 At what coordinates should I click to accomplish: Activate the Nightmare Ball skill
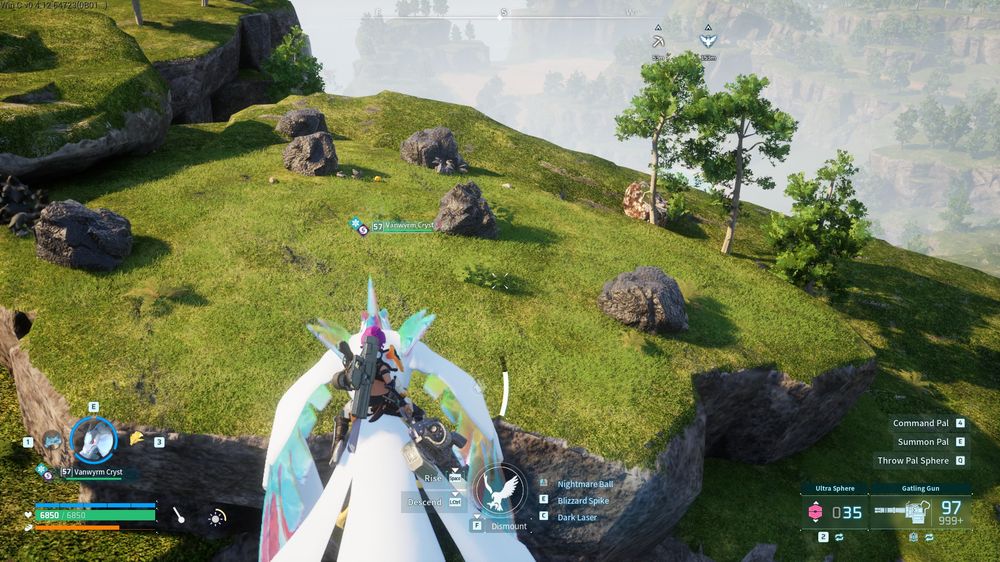585,483
